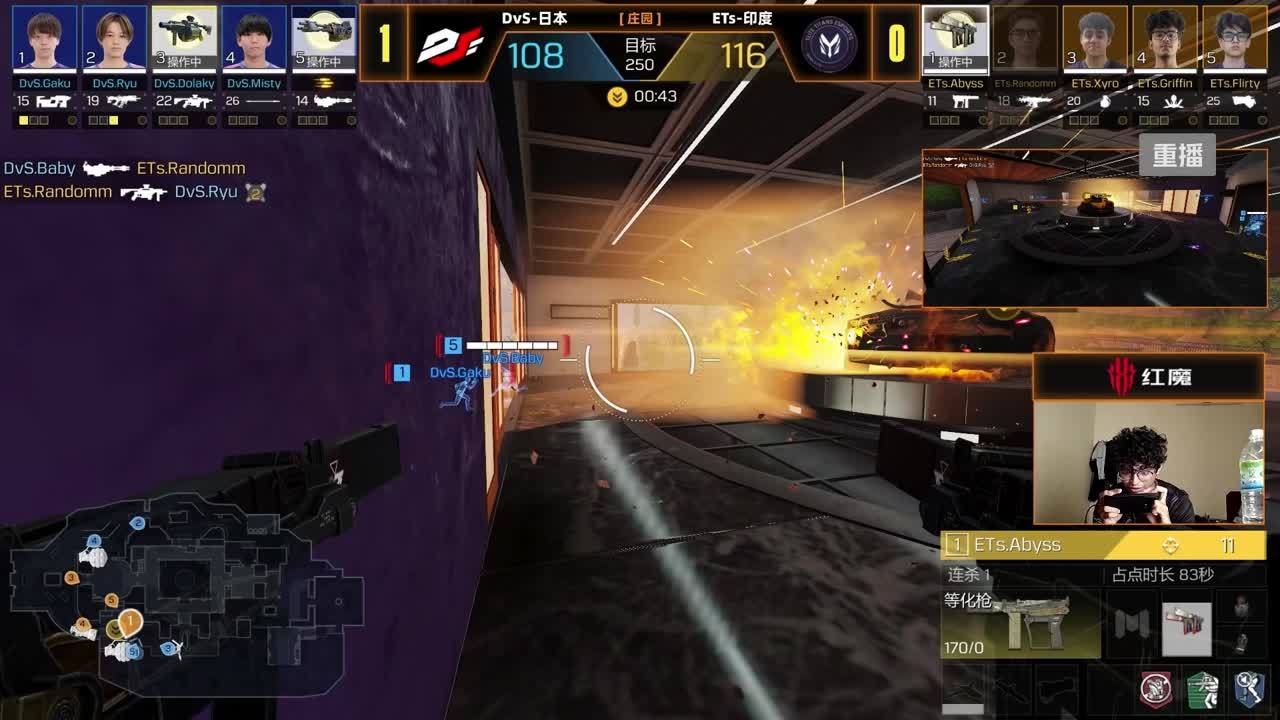The width and height of the screenshot is (1280, 720).
Task: Select the 等化枪 primary weapon slot
Action: point(1020,624)
